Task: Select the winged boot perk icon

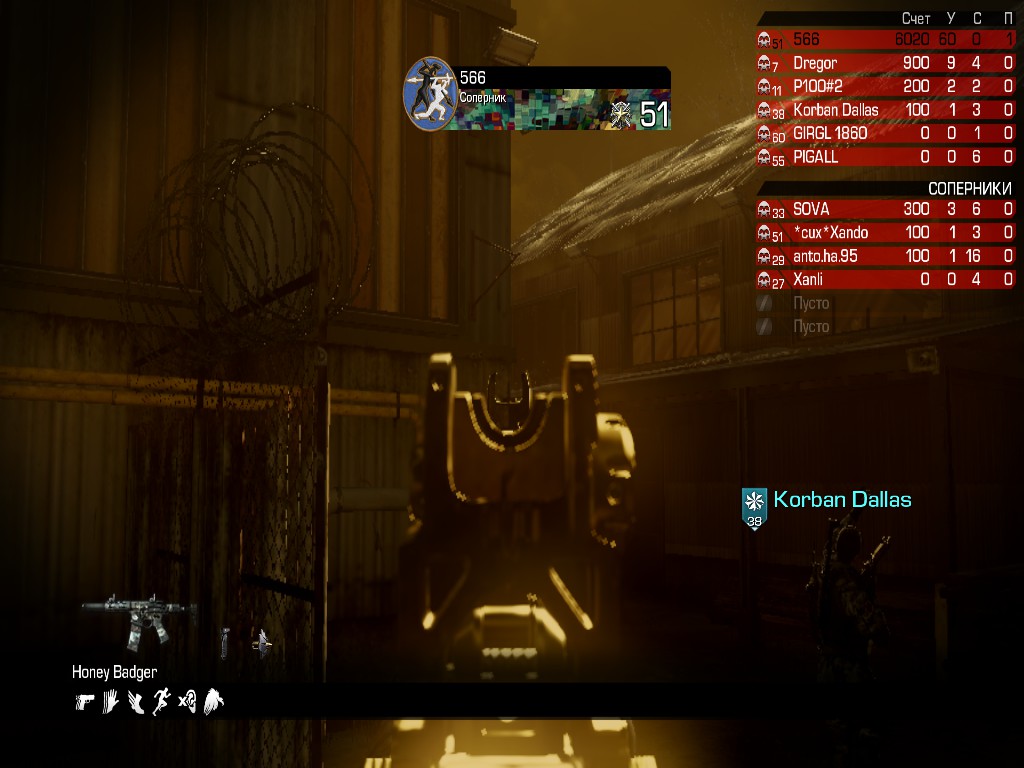Action: point(135,702)
